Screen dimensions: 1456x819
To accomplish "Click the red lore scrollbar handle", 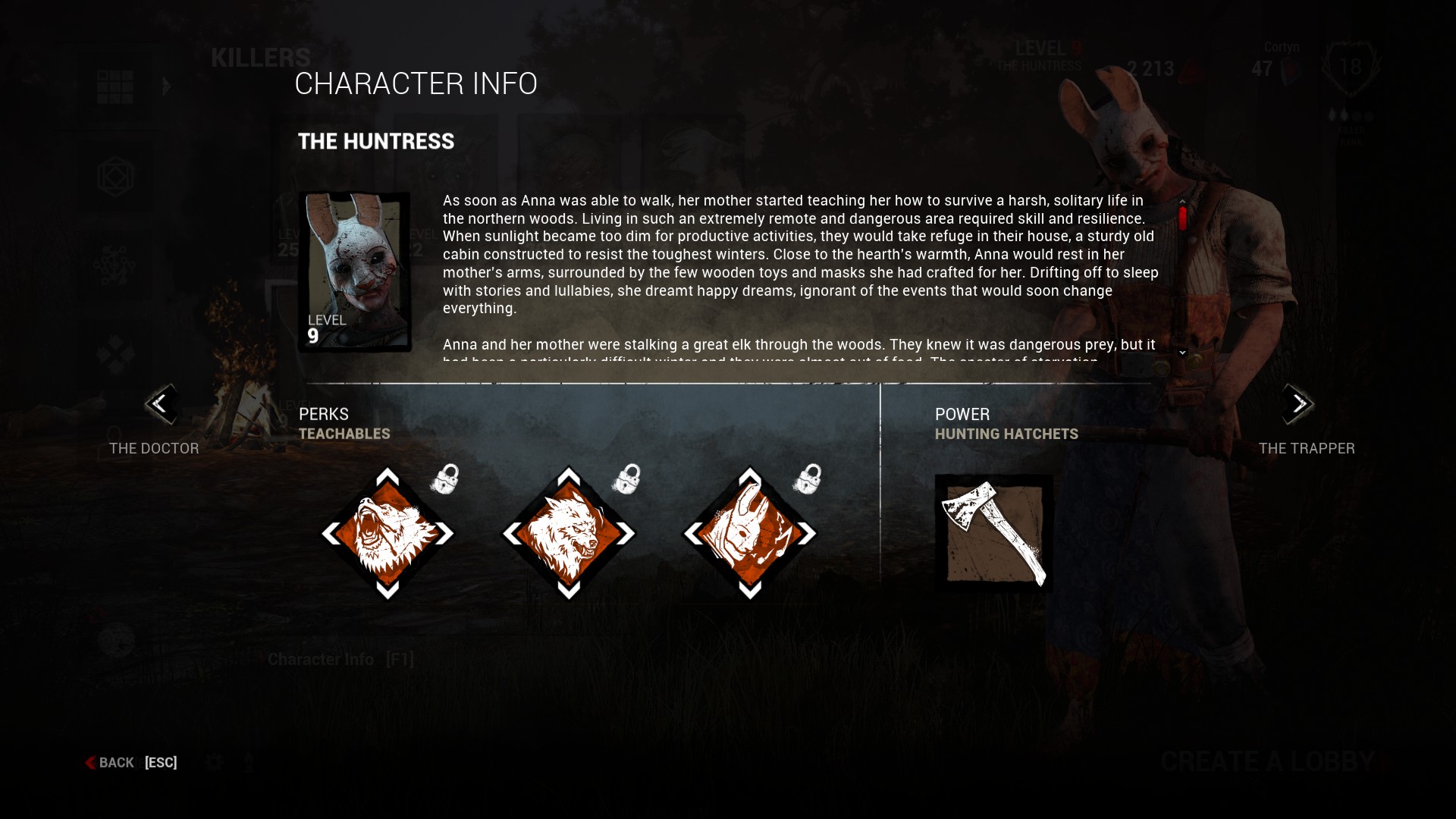I will 1182,218.
